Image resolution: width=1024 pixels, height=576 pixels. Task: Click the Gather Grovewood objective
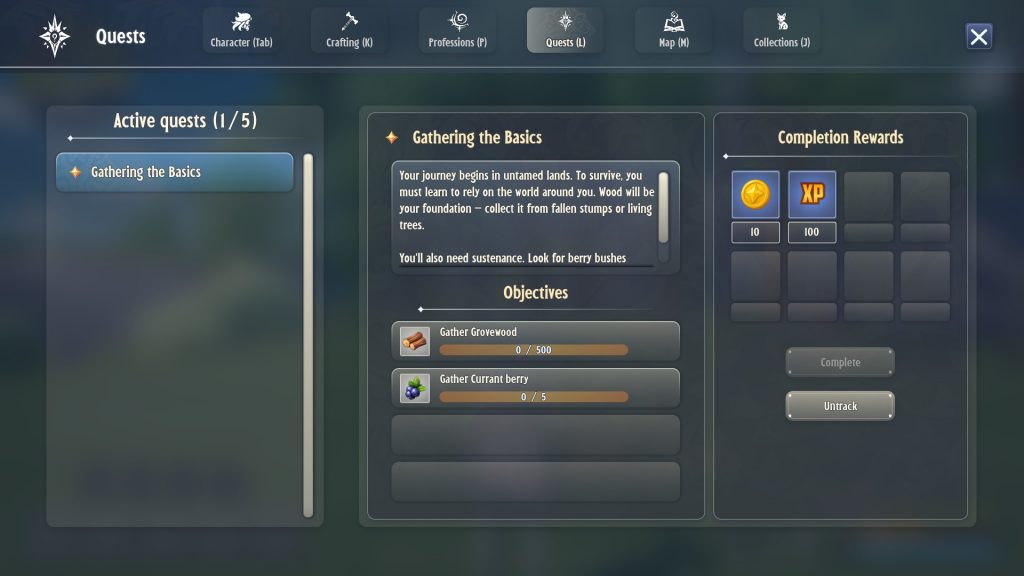[x=535, y=341]
